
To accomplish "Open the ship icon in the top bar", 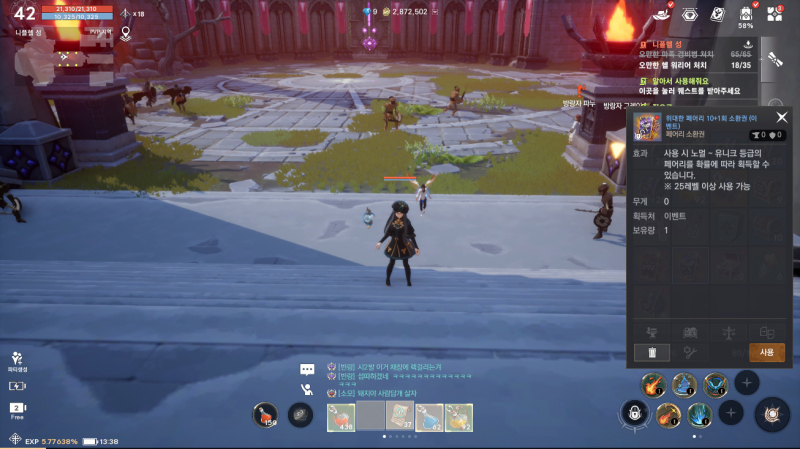I will pos(660,14).
